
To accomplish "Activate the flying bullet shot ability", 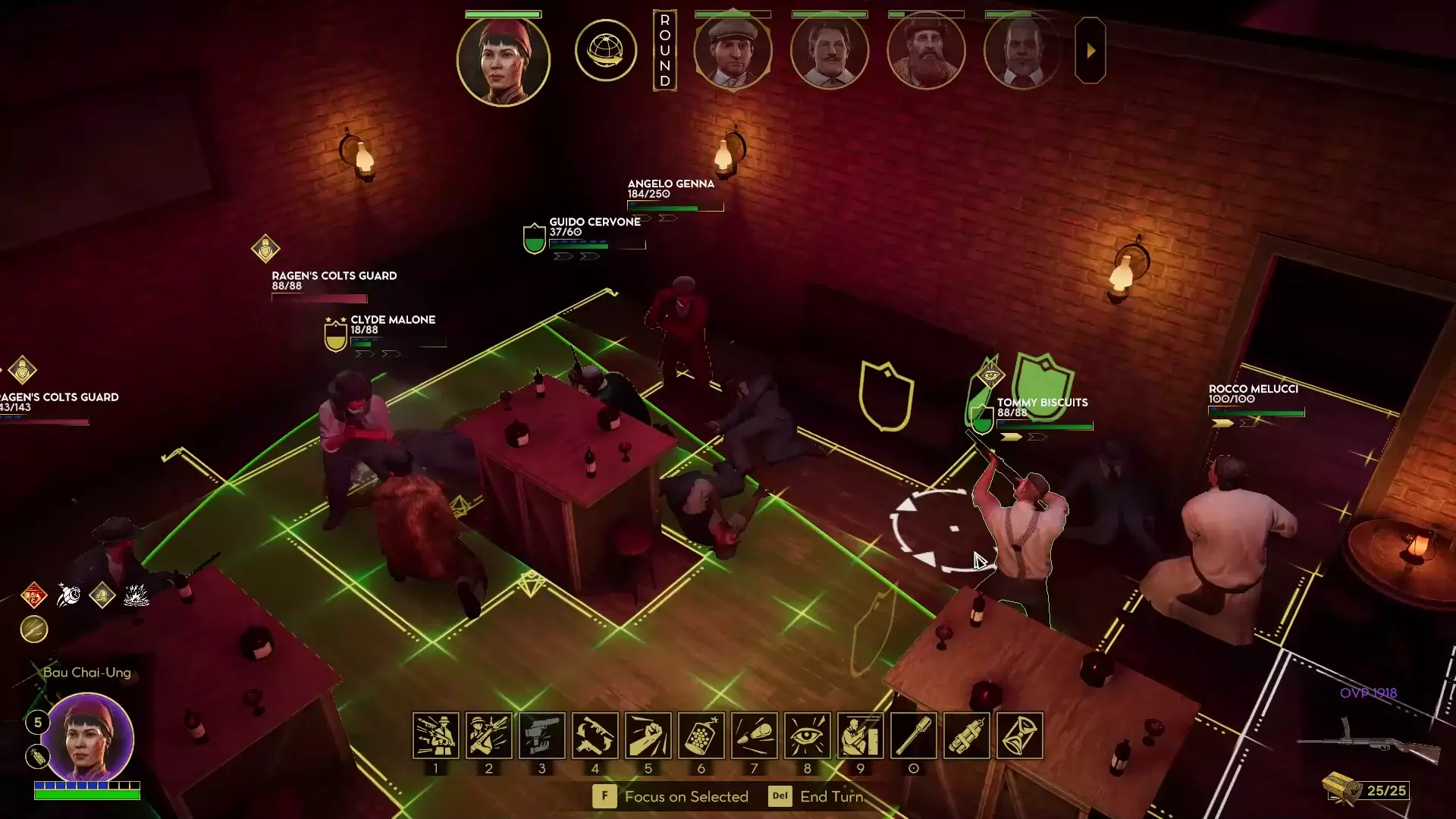I will 754,735.
